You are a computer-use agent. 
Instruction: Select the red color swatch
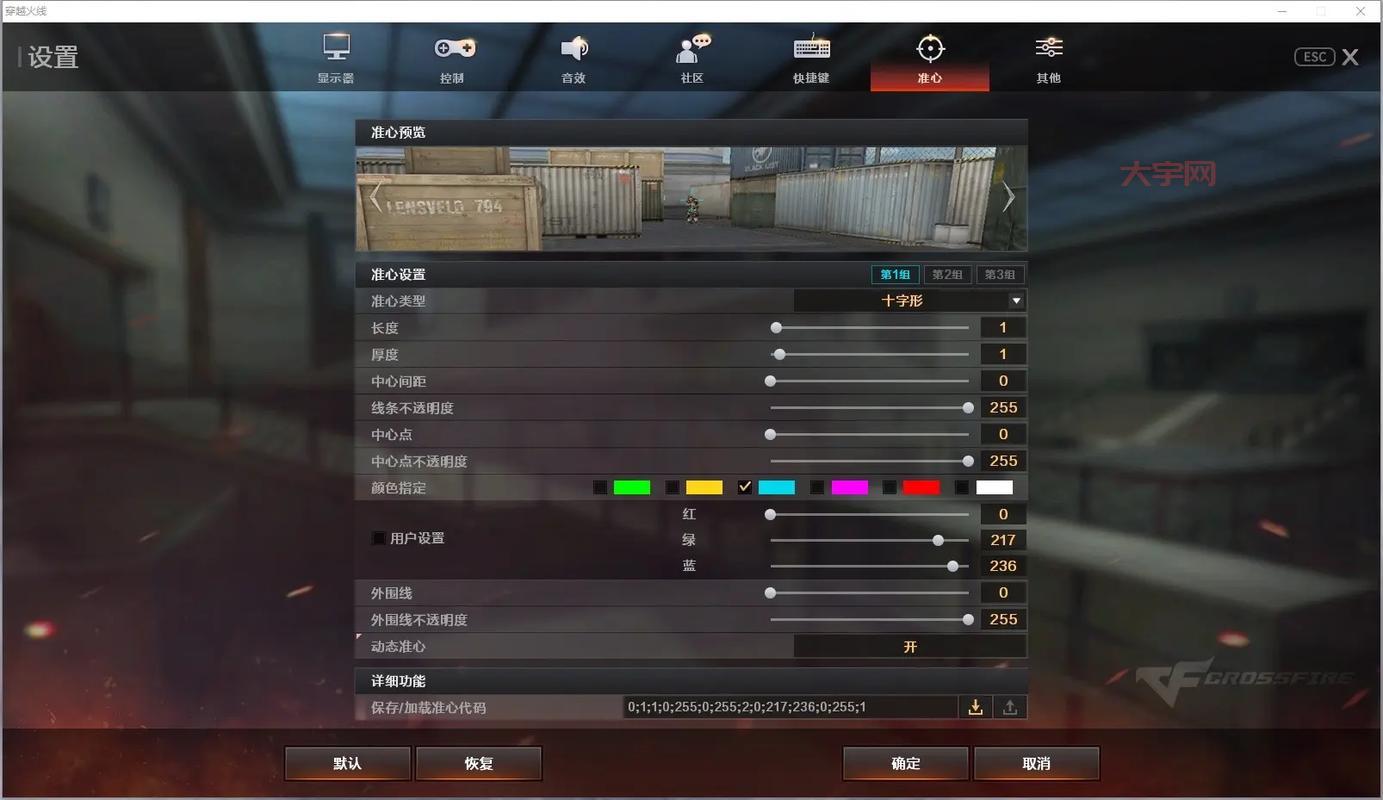[920, 487]
